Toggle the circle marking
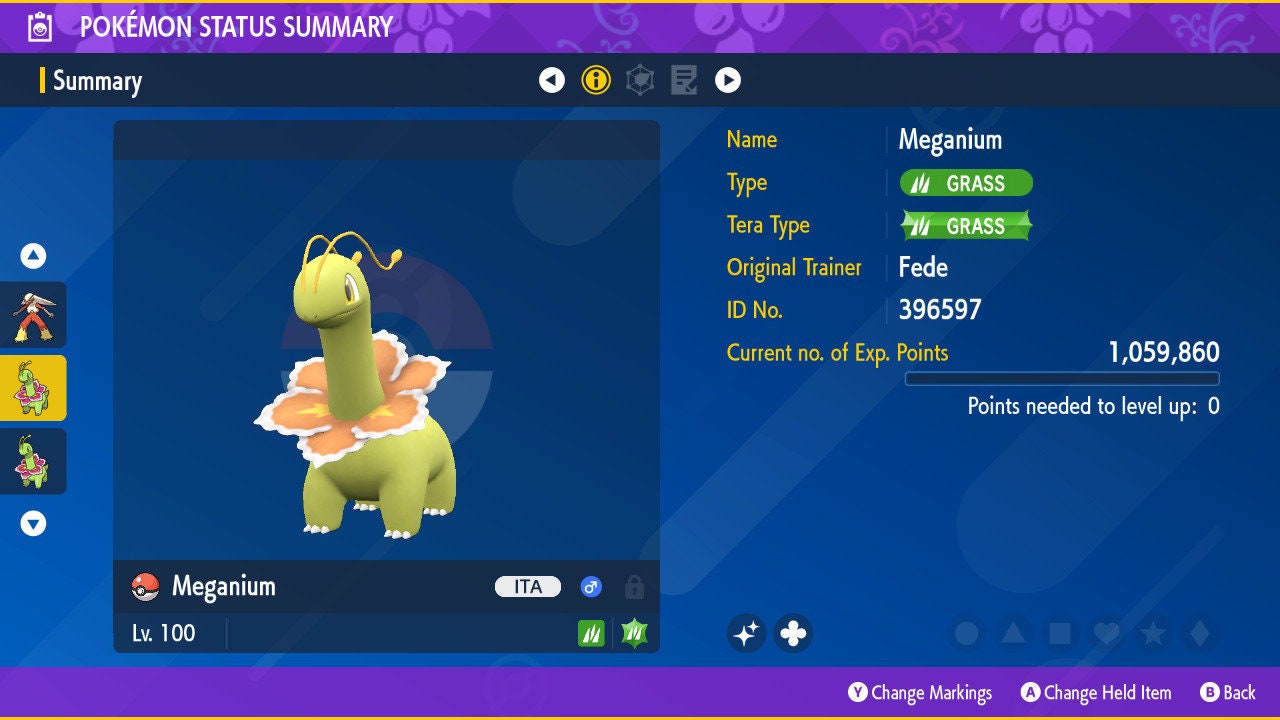 pyautogui.click(x=966, y=633)
